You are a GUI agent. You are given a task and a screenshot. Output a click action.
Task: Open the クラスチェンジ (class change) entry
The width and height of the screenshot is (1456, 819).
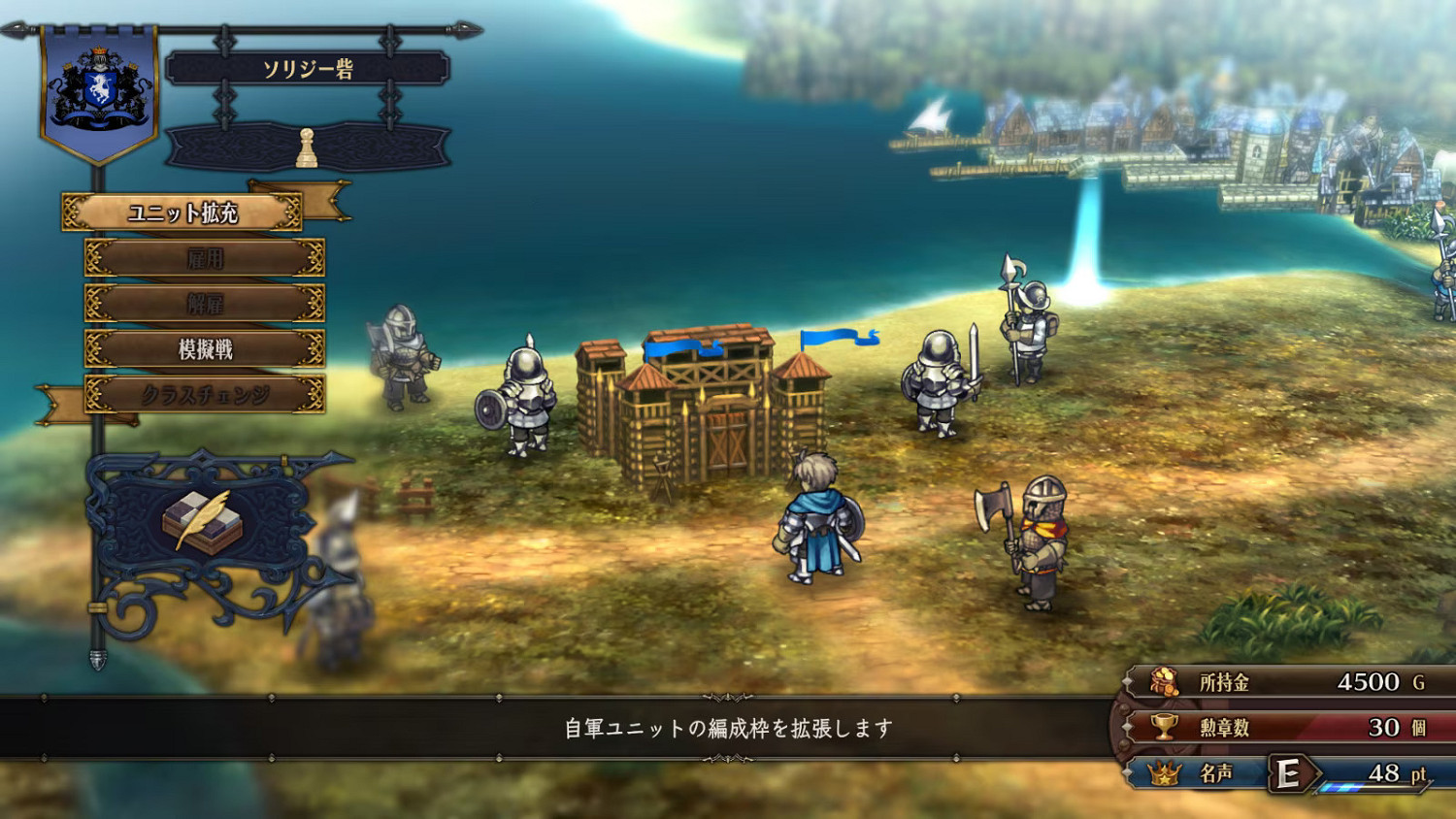[x=206, y=396]
